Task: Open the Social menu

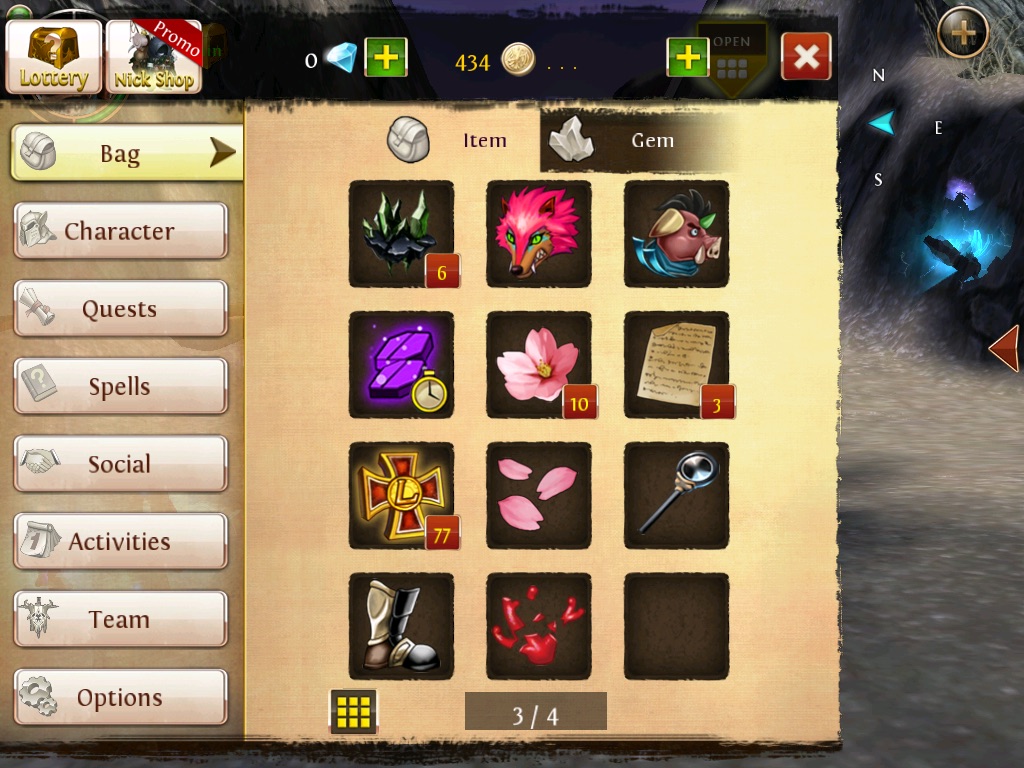Action: [120, 464]
